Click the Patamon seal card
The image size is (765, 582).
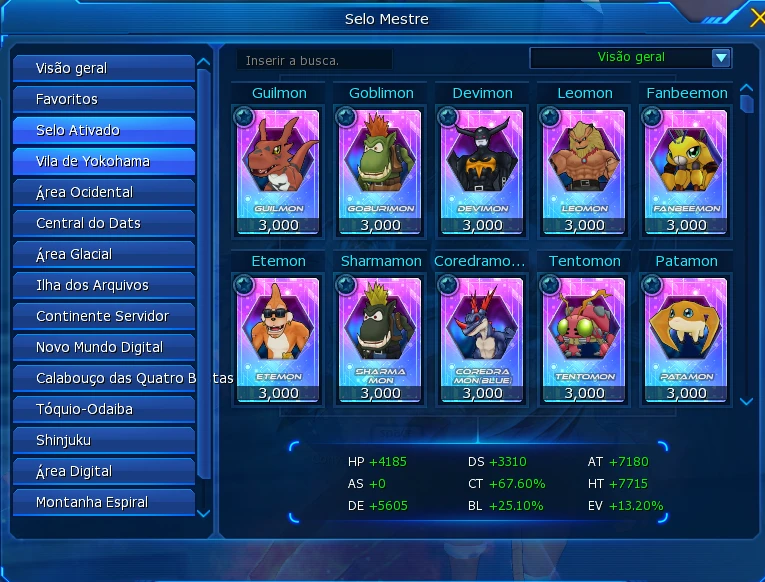[686, 333]
